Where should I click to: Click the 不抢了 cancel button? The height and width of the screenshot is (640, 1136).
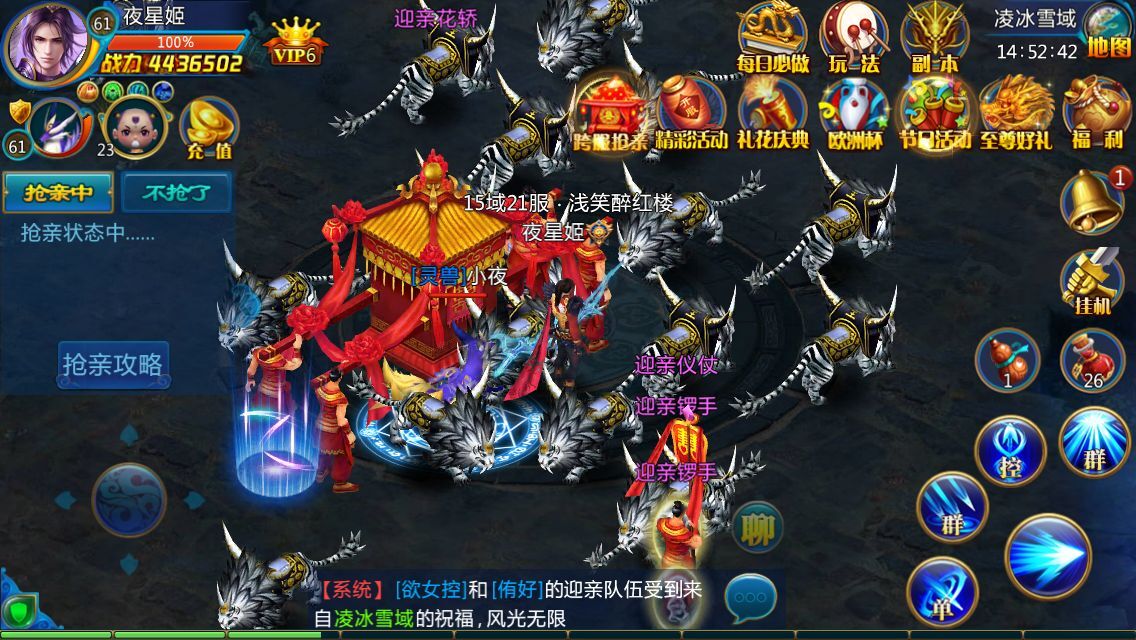176,192
